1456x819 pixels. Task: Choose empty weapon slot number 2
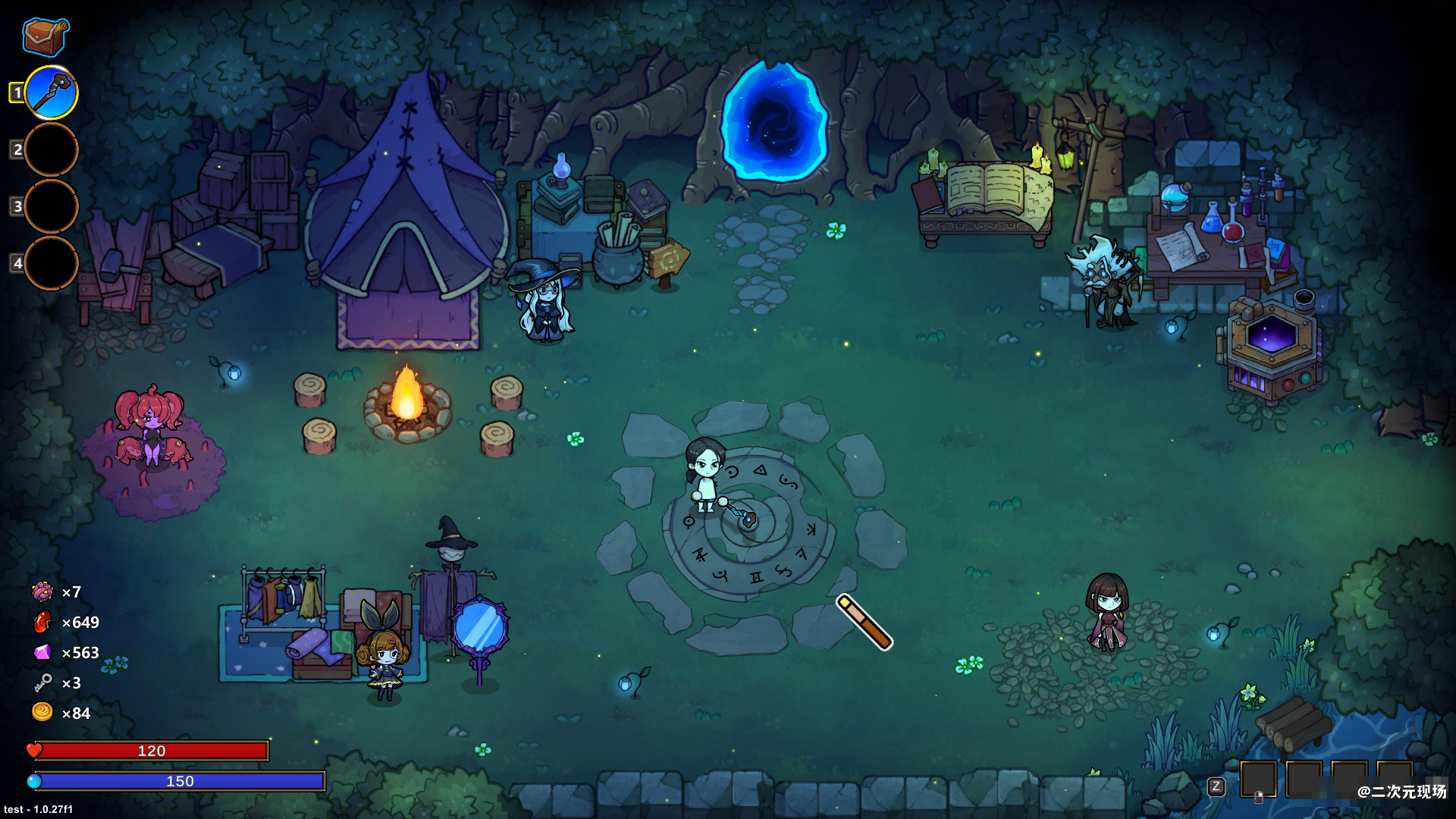click(x=52, y=149)
